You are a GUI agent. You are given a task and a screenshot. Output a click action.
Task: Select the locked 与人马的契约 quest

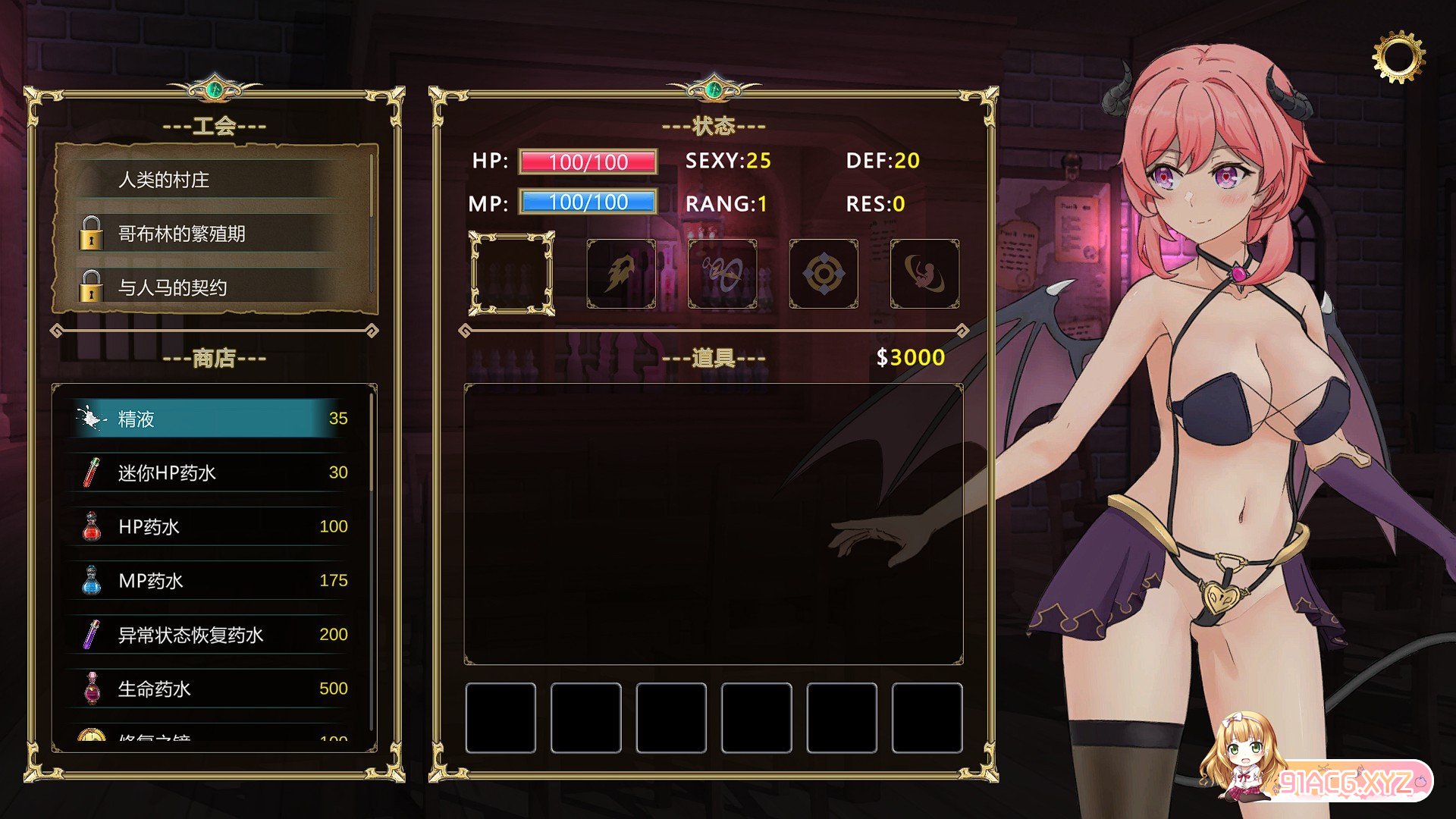215,287
